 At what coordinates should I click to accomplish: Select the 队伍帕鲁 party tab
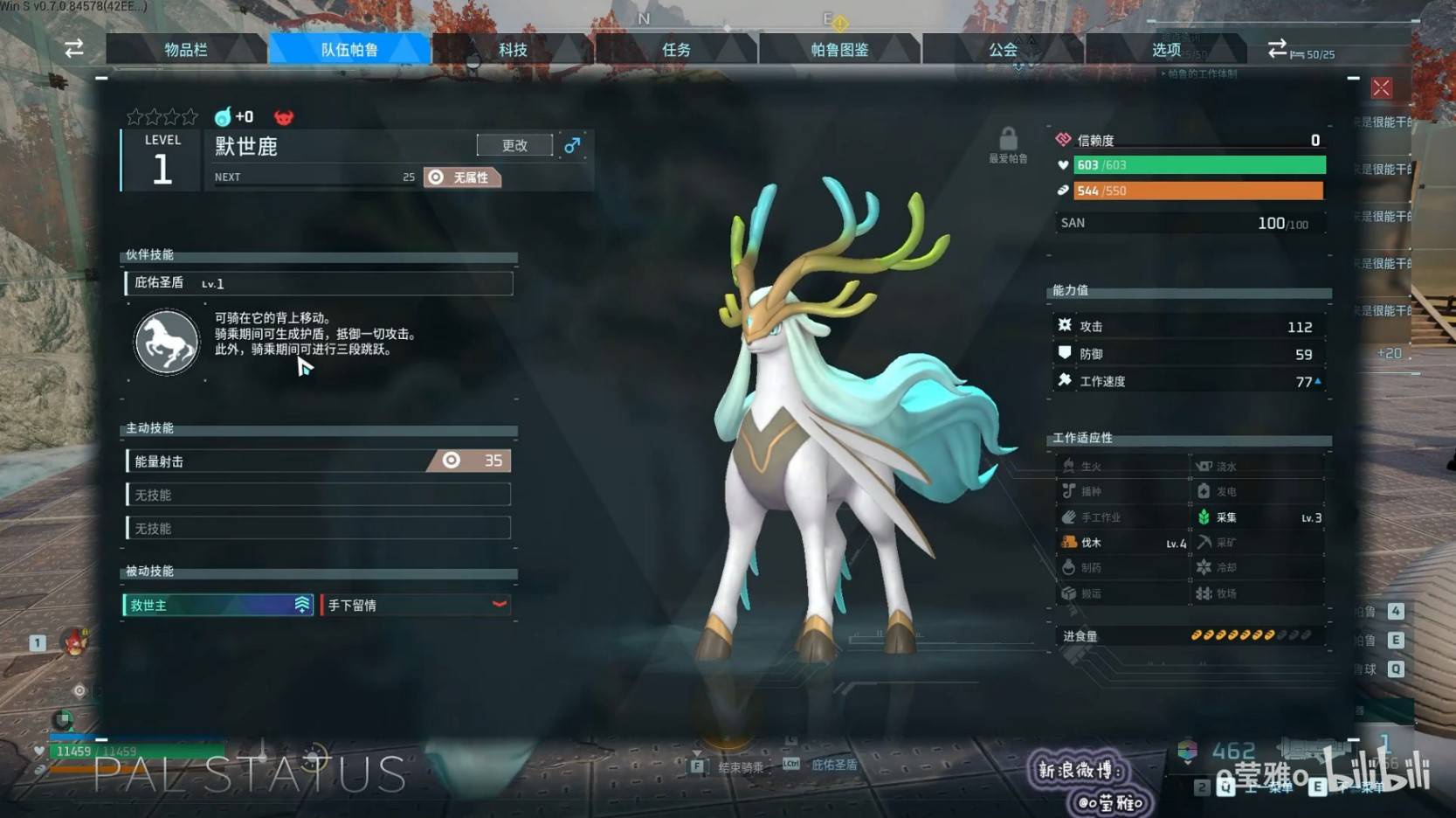coord(349,50)
